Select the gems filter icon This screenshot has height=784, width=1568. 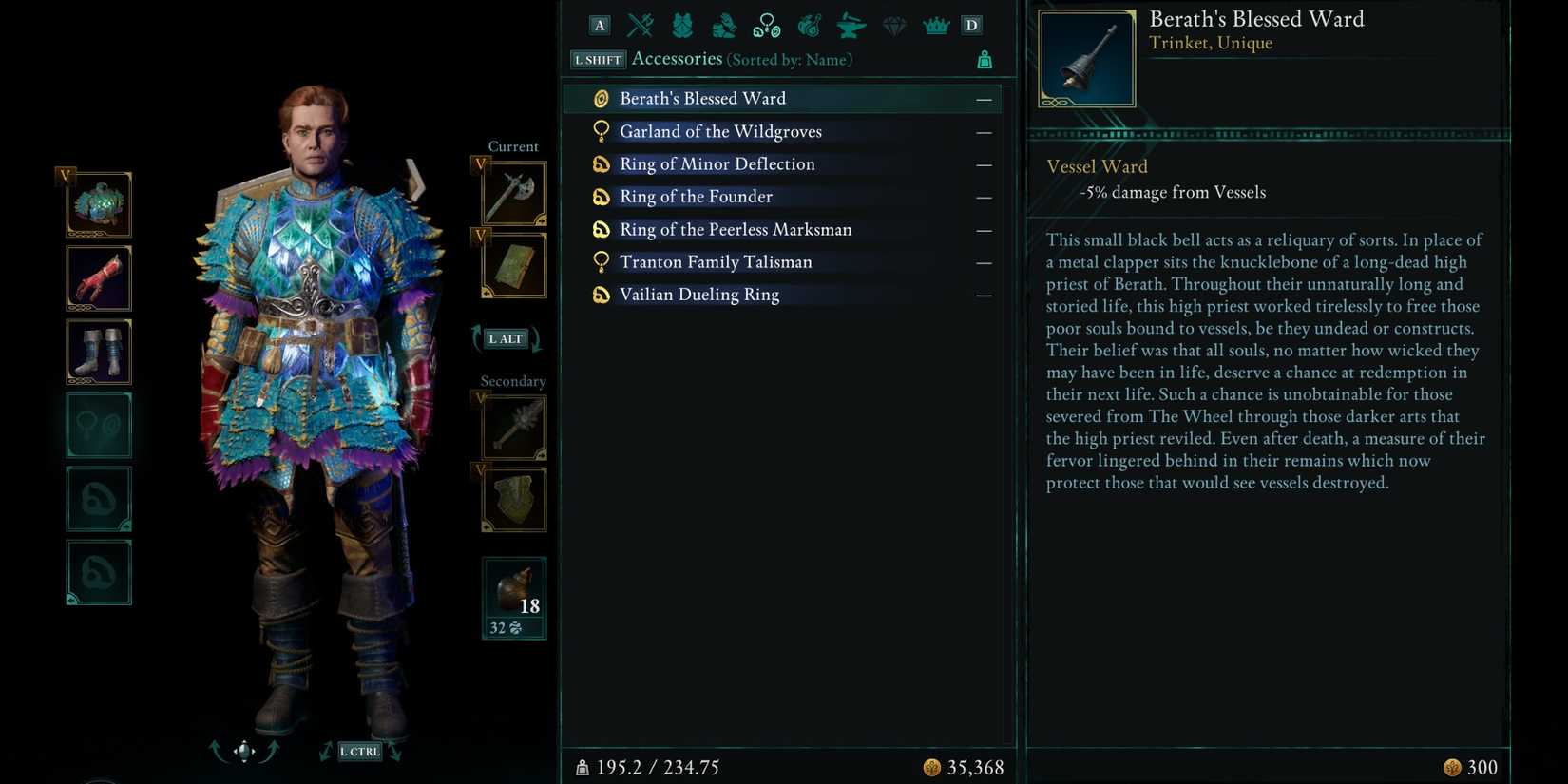click(892, 25)
